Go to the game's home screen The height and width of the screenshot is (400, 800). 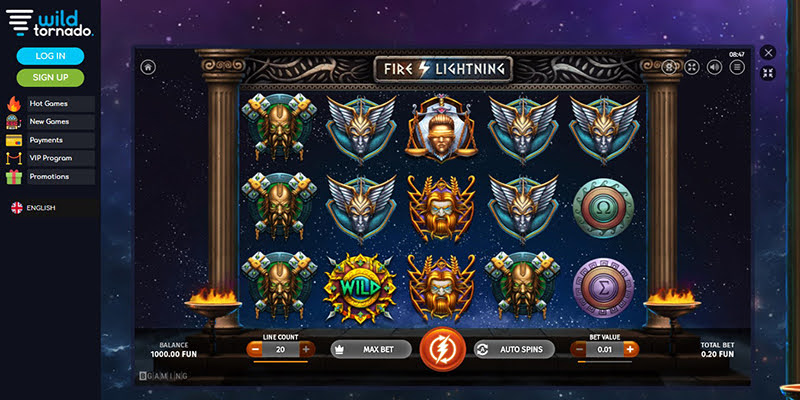click(148, 67)
